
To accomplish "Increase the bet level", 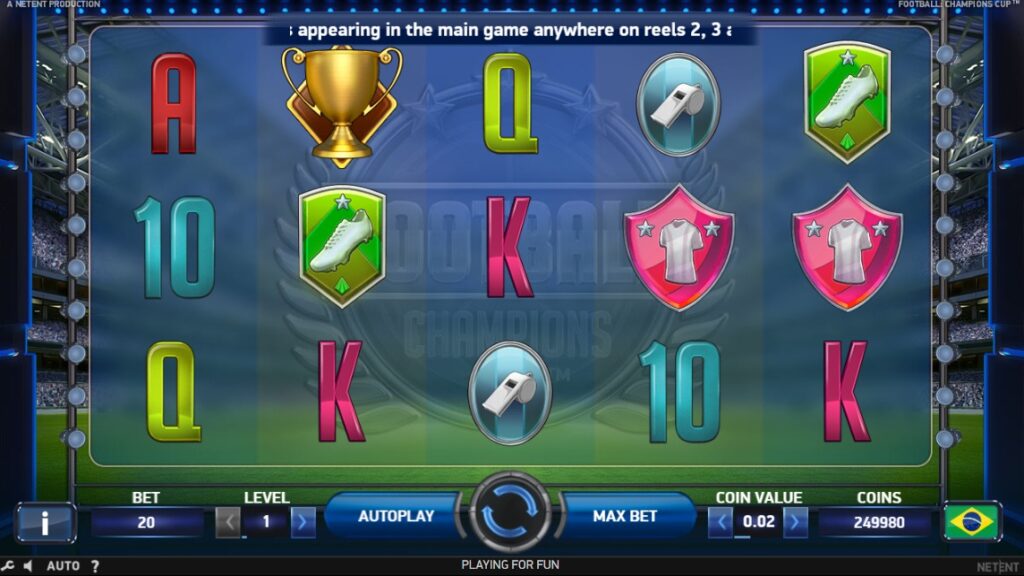I will (303, 521).
